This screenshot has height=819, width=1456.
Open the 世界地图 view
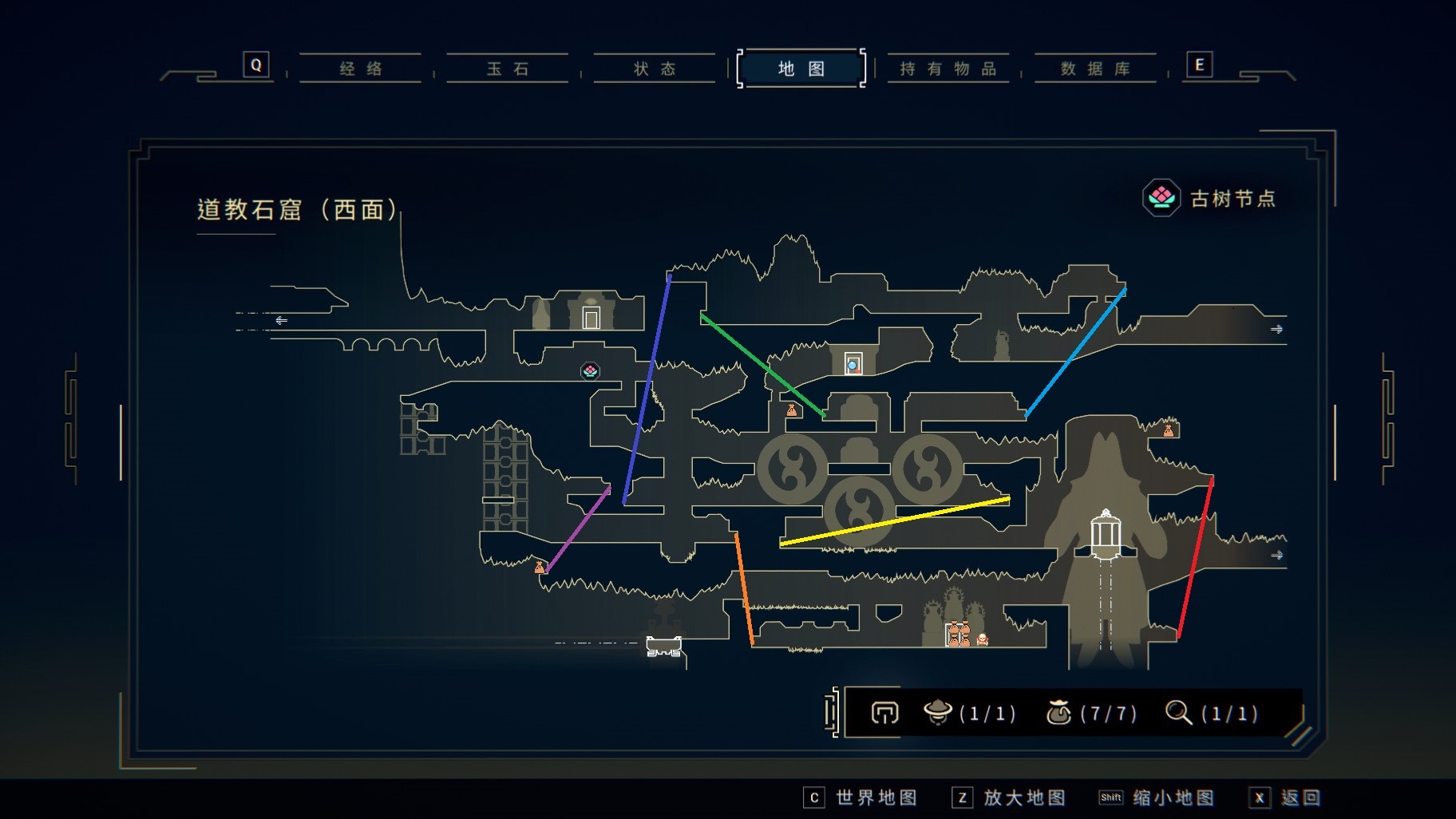861,797
